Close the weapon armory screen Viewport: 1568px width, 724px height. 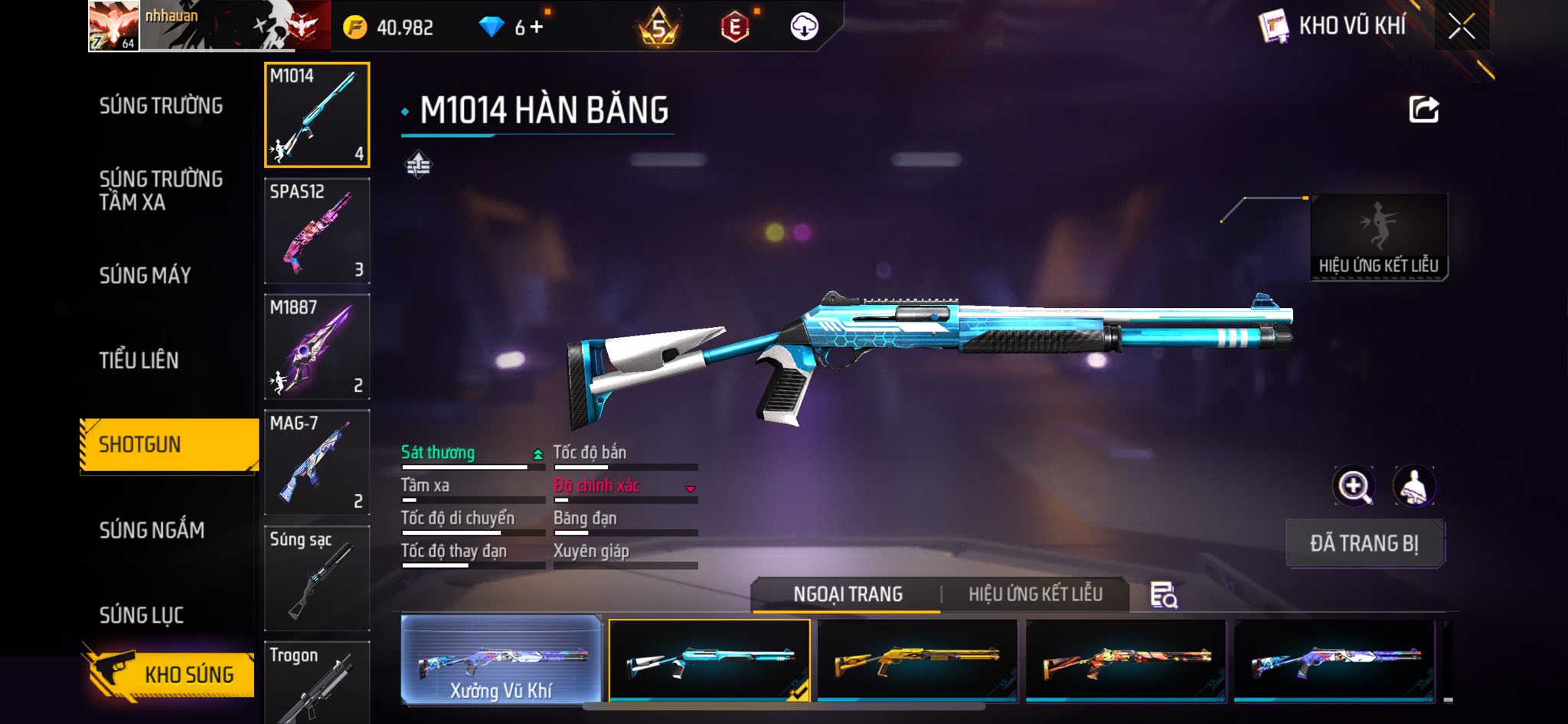point(1461,27)
